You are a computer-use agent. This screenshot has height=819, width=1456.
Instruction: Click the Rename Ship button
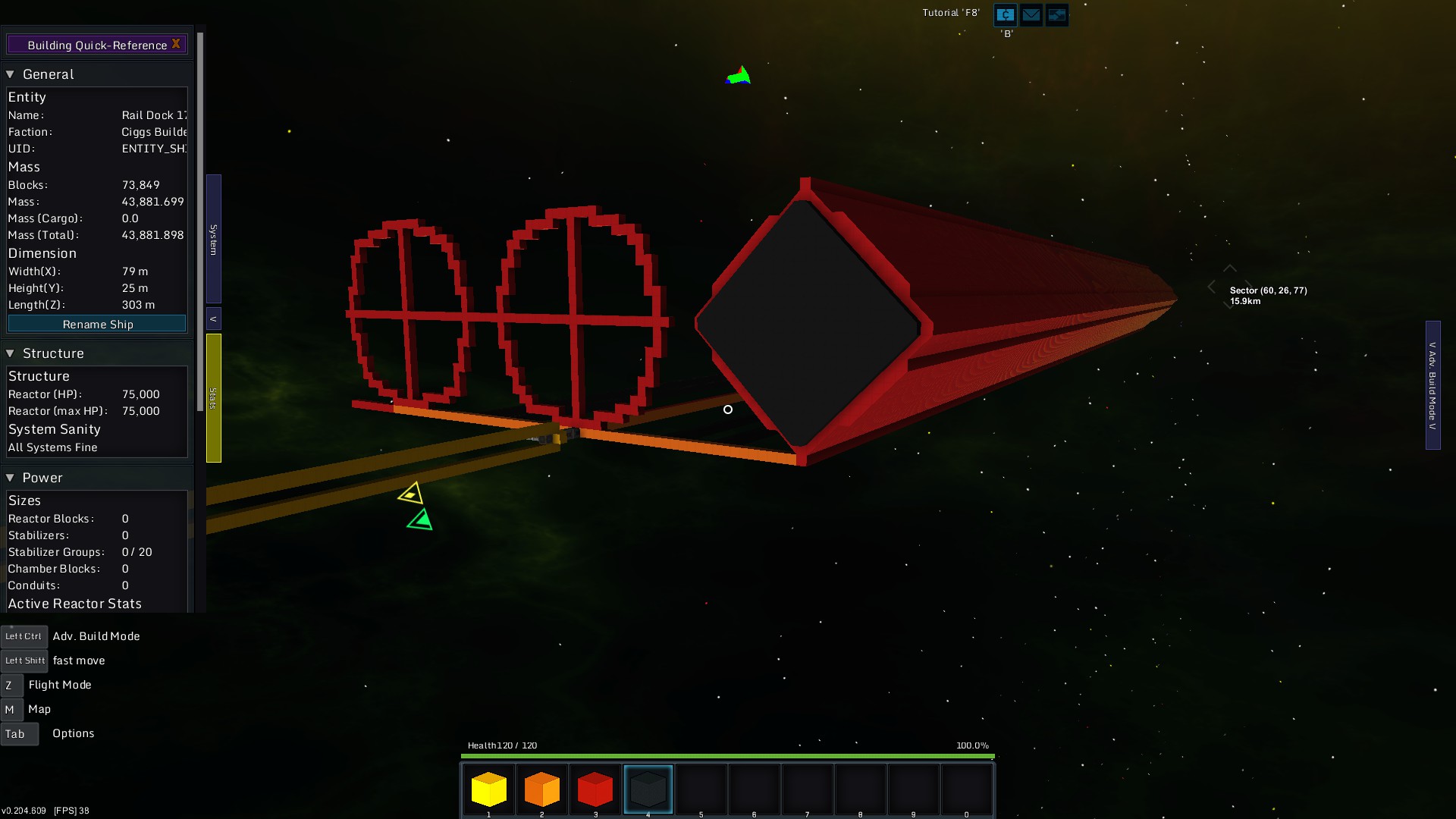click(97, 325)
